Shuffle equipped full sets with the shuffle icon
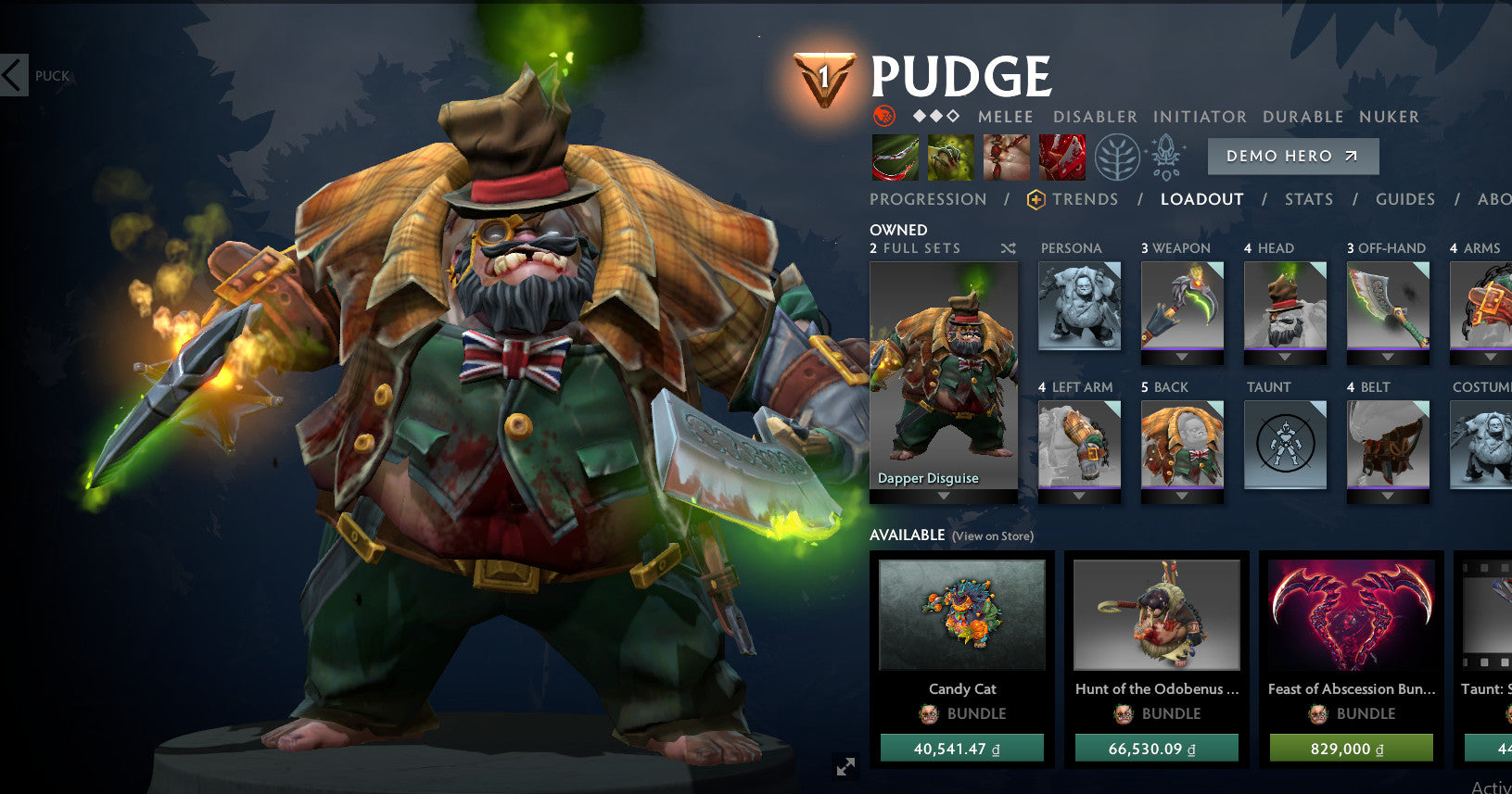The height and width of the screenshot is (794, 1512). [1010, 248]
